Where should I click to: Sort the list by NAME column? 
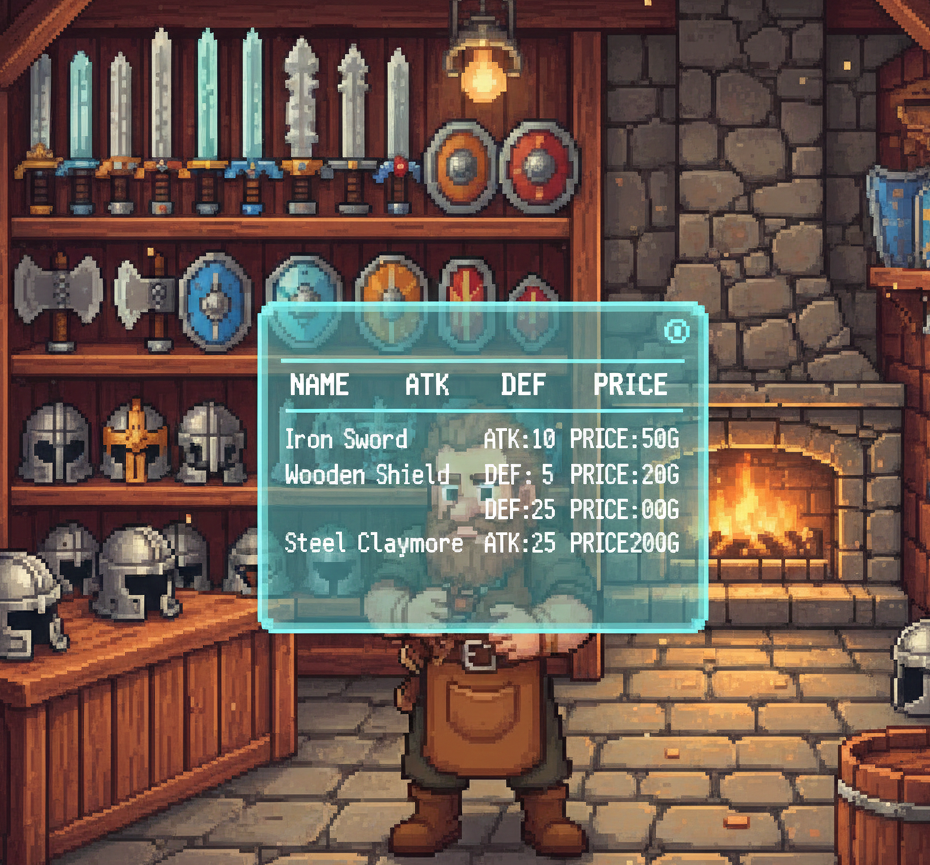319,385
